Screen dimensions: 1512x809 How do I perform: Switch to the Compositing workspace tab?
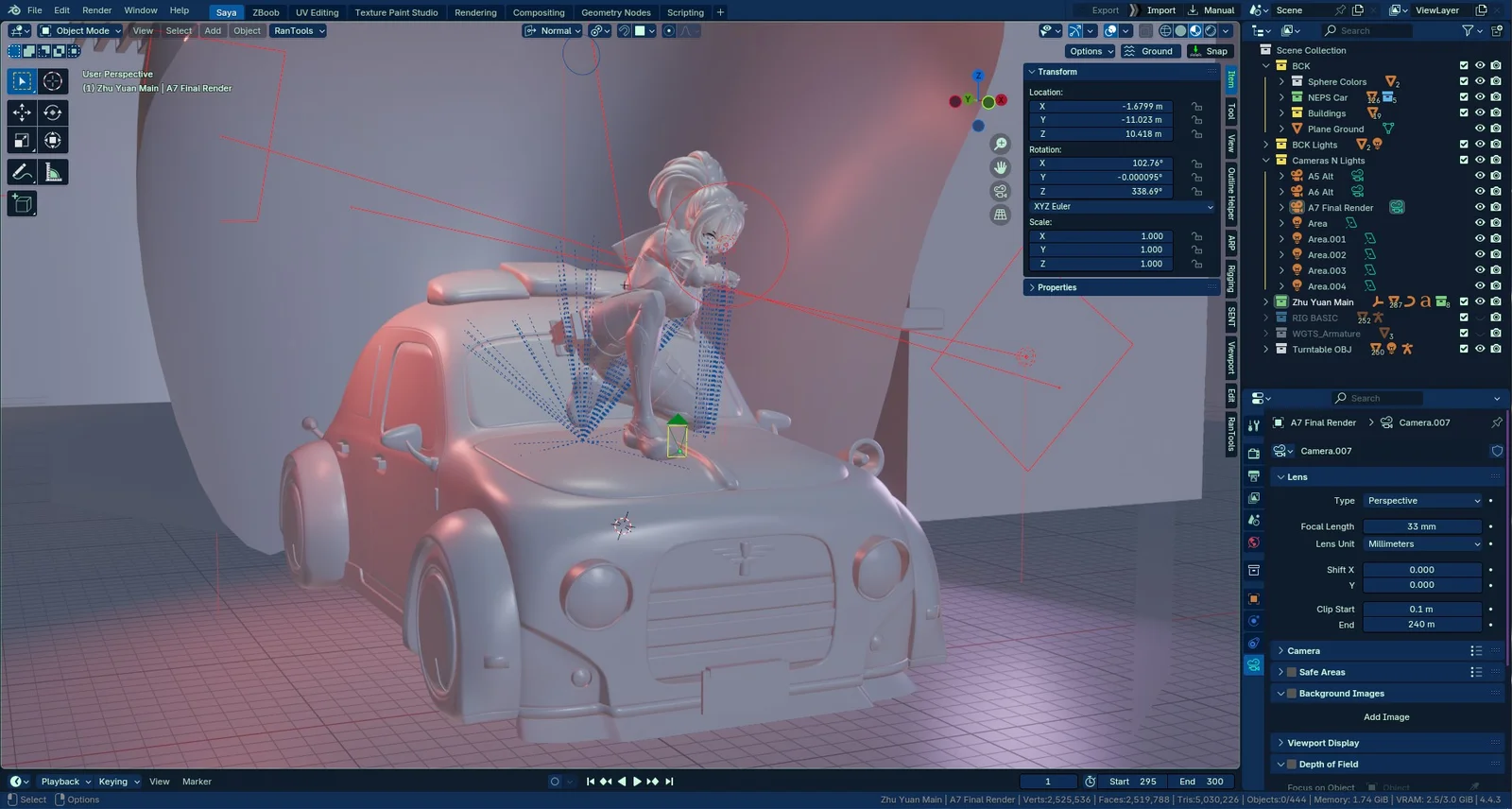pyautogui.click(x=540, y=12)
